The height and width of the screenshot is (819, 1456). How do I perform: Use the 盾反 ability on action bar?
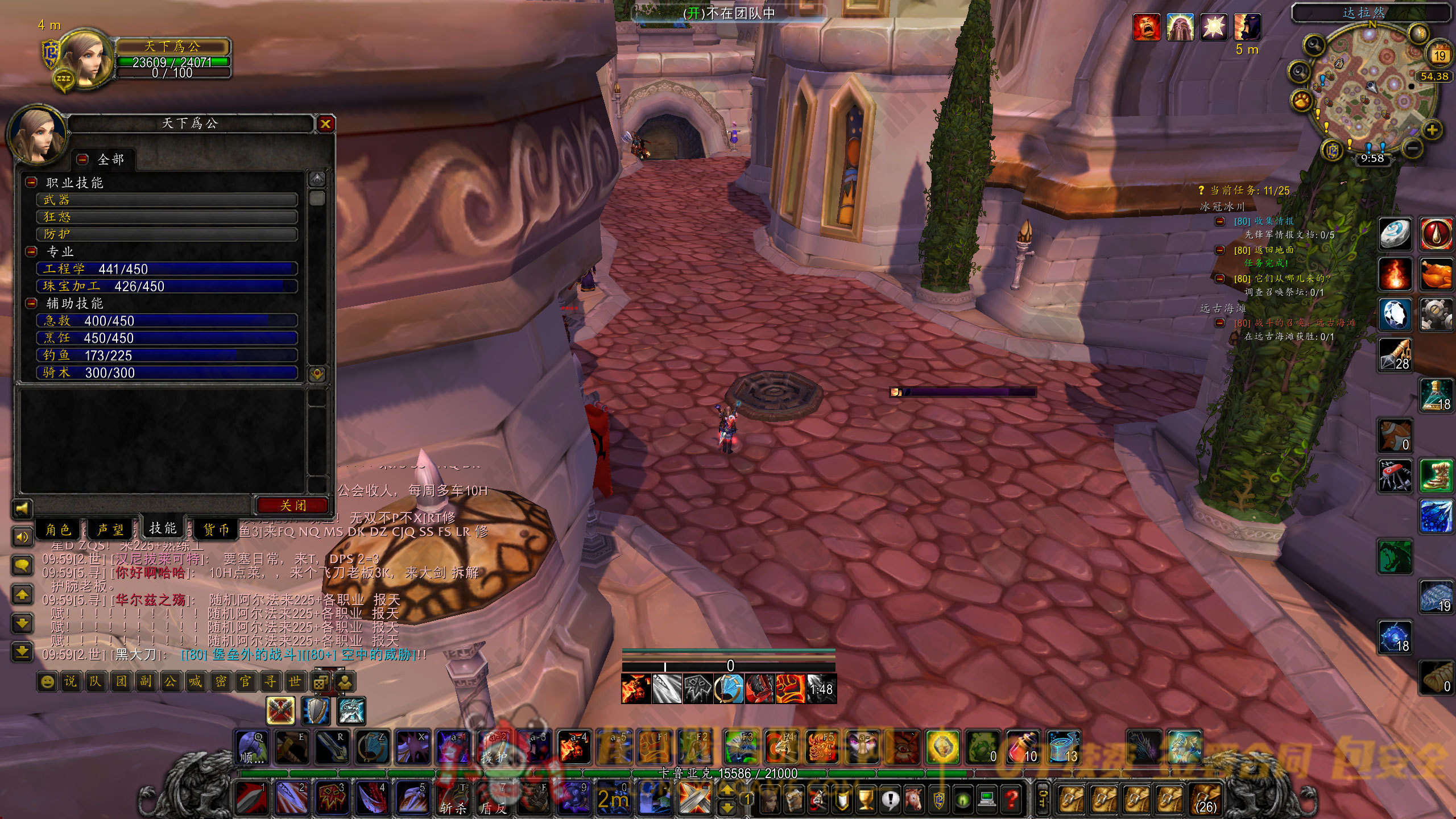[x=493, y=799]
